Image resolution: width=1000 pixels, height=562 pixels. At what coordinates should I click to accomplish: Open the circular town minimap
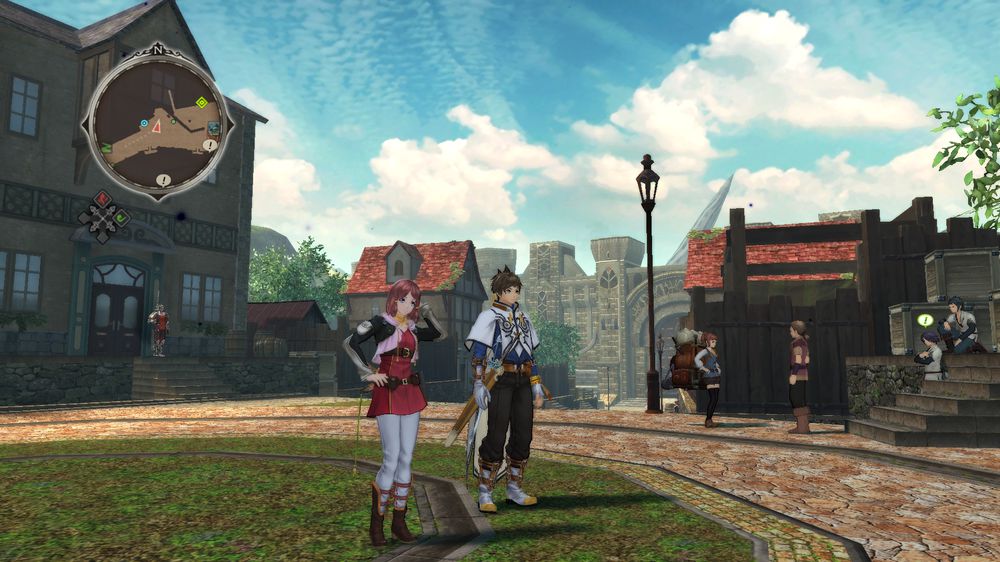[x=158, y=122]
